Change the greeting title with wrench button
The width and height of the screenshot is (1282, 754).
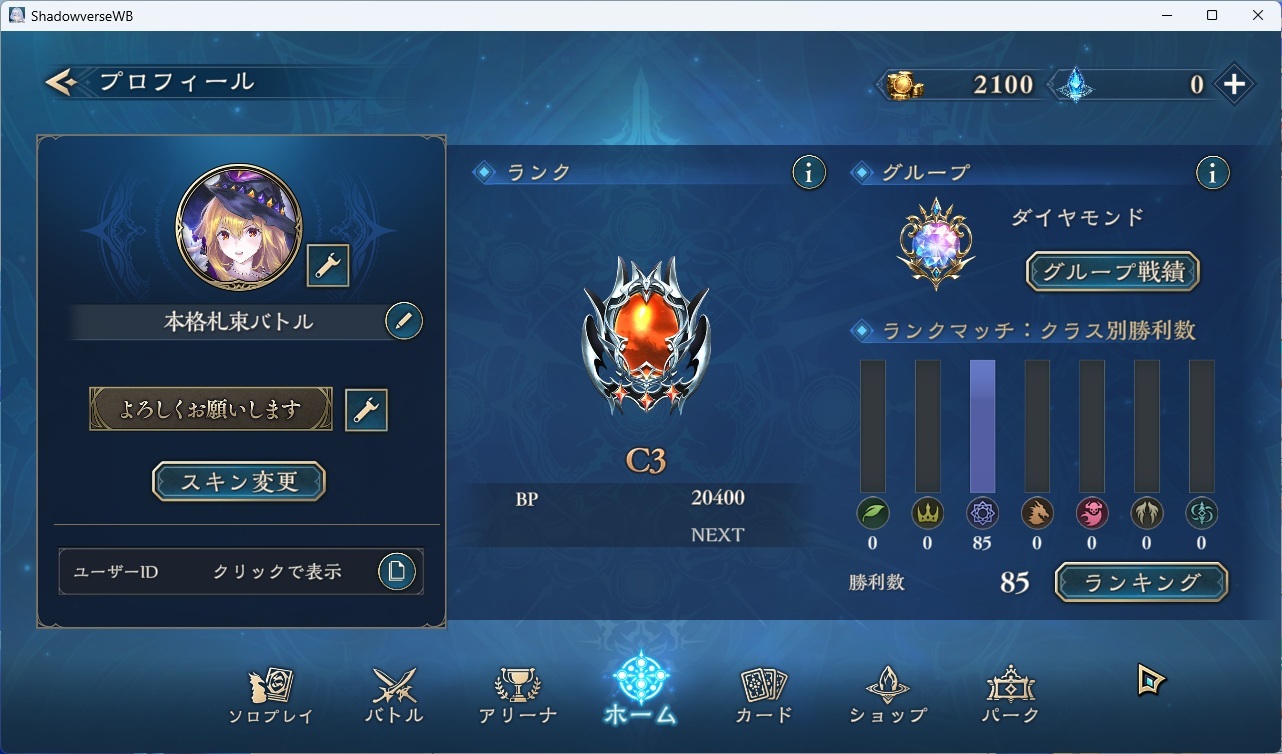point(366,410)
